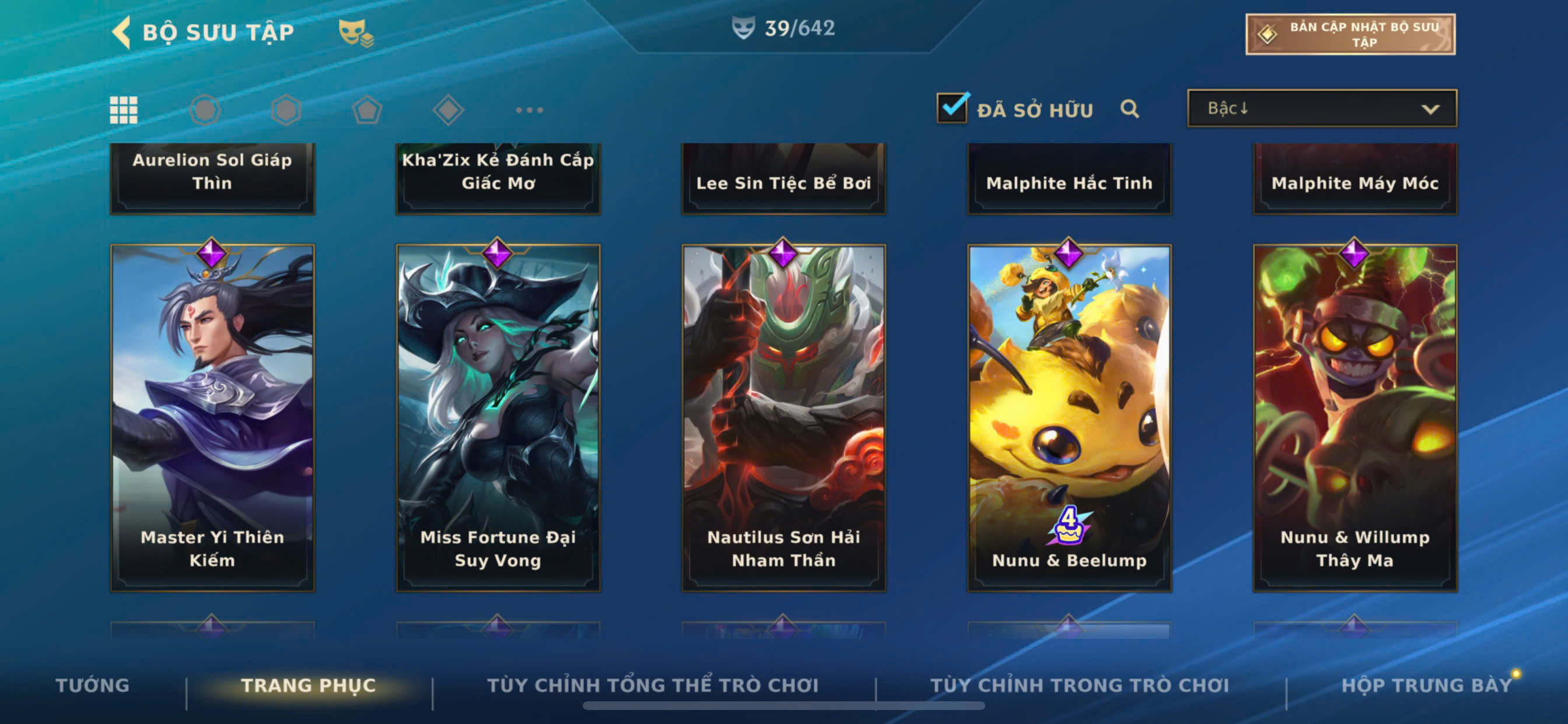Choose the diamond rarity filter

coord(448,110)
